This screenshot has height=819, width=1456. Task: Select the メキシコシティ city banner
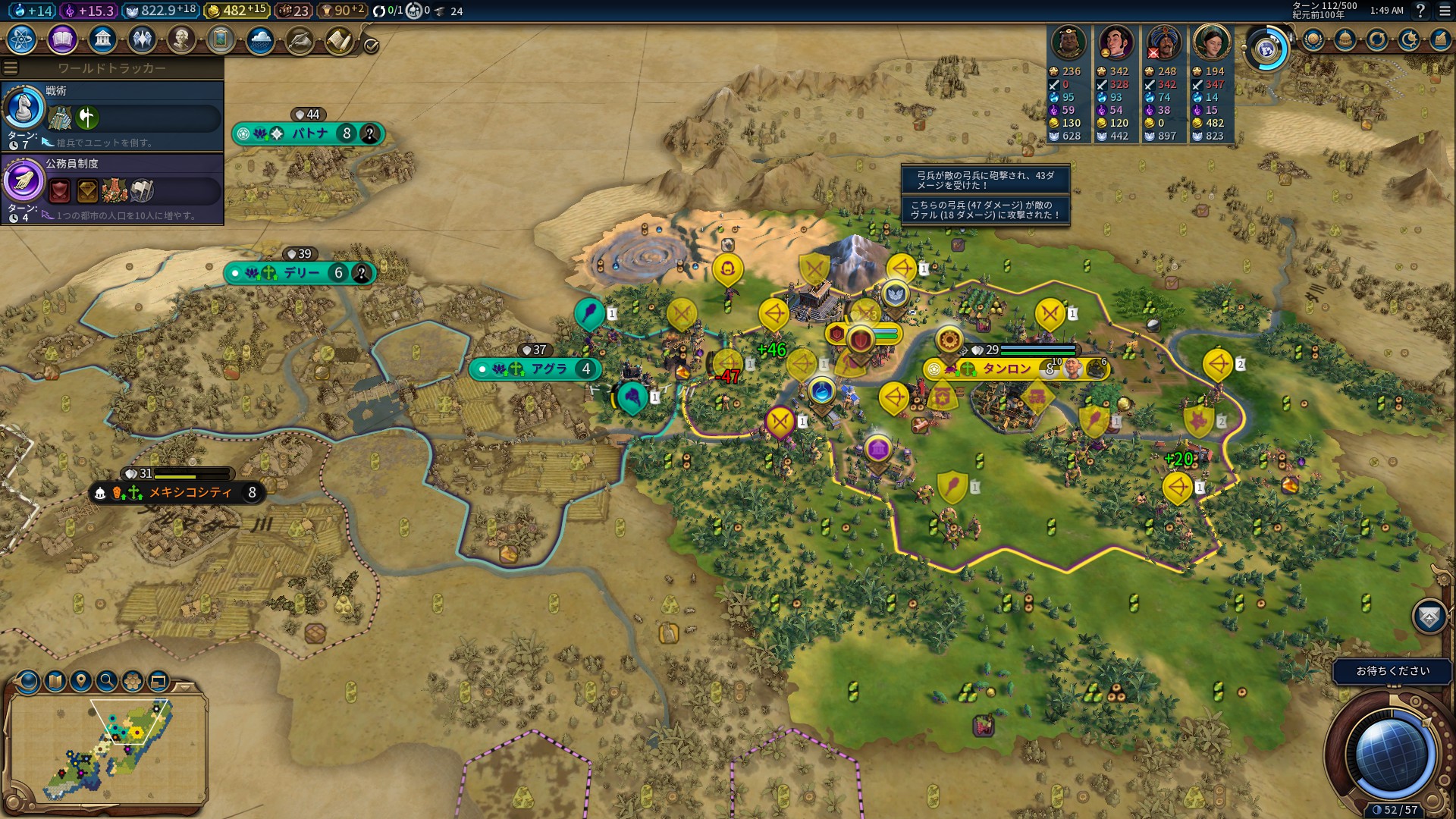click(x=190, y=493)
